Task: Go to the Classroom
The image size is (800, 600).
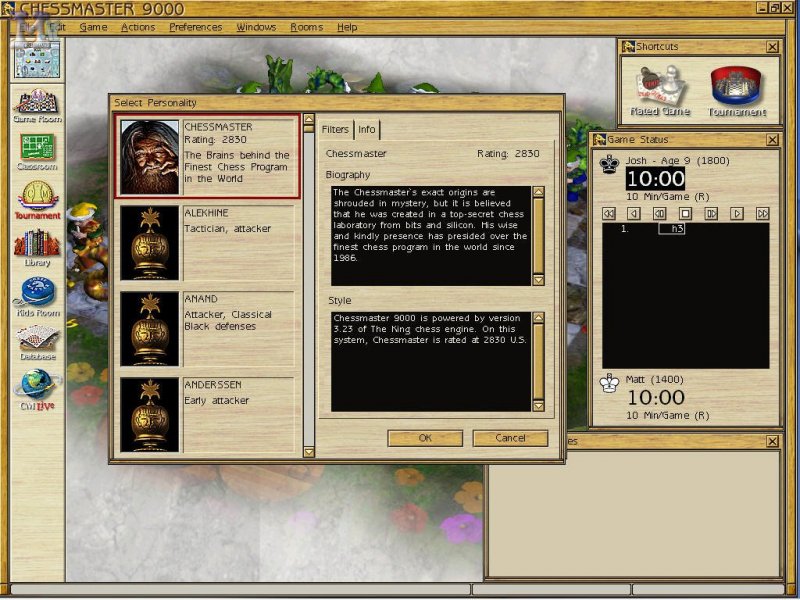Action: coord(38,152)
